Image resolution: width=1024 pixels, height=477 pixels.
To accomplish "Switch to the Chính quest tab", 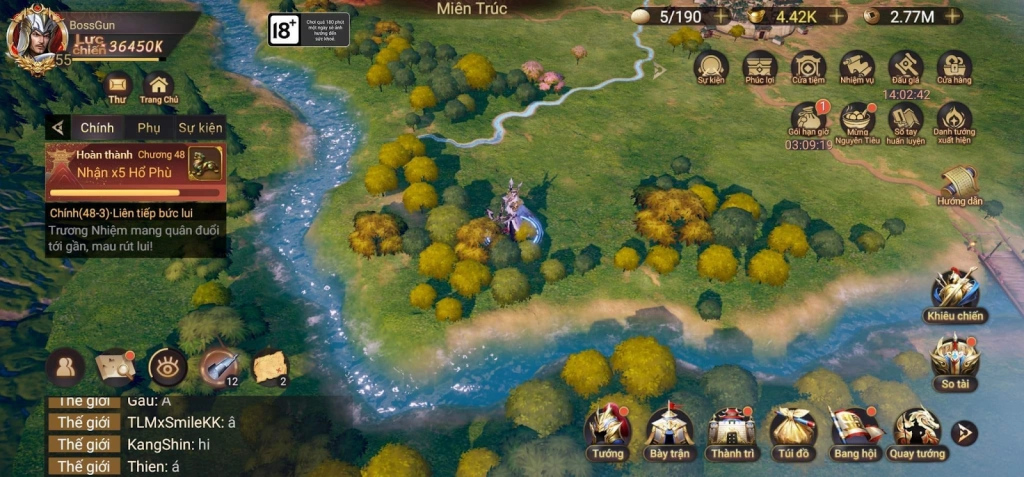I will click(97, 128).
